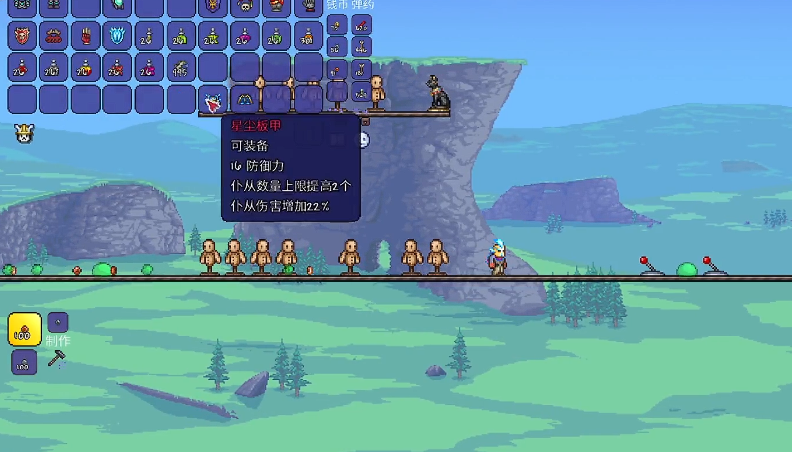This screenshot has height=452, width=792.
Task: Select the gold coin slot in coins column
Action: tap(336, 26)
